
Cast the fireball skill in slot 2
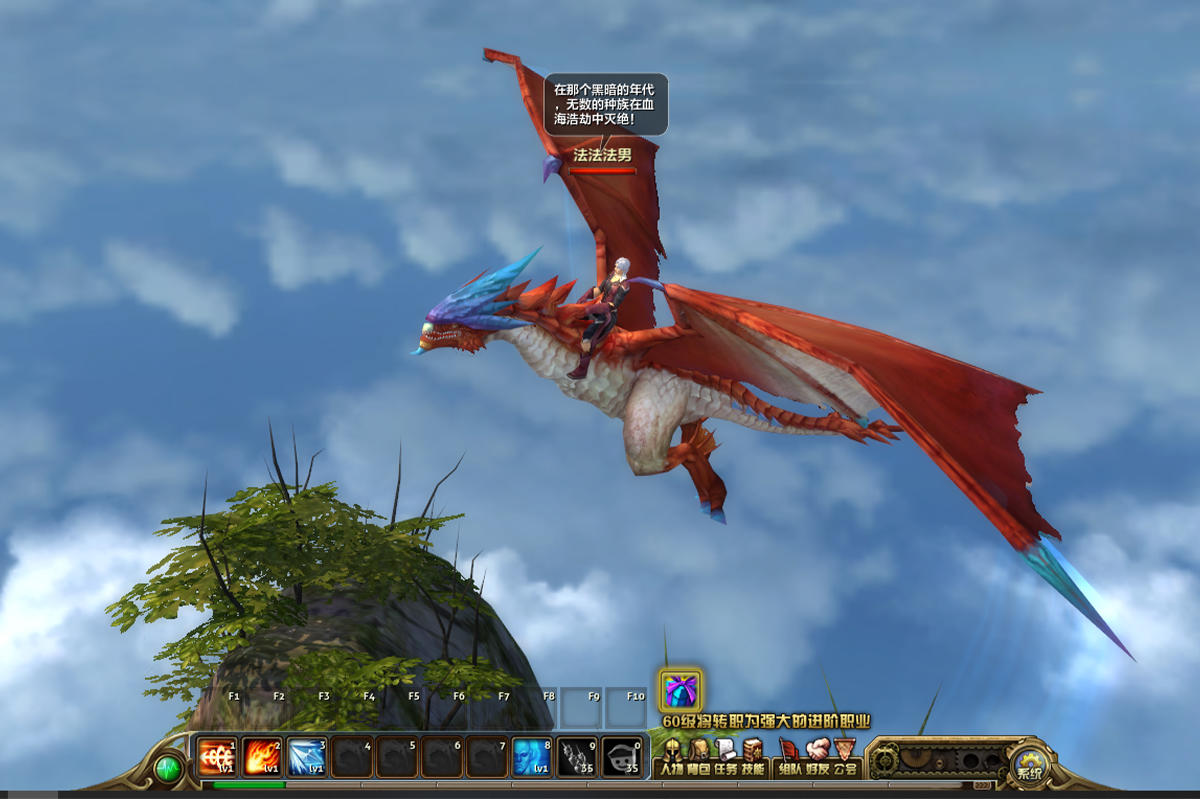coord(262,757)
